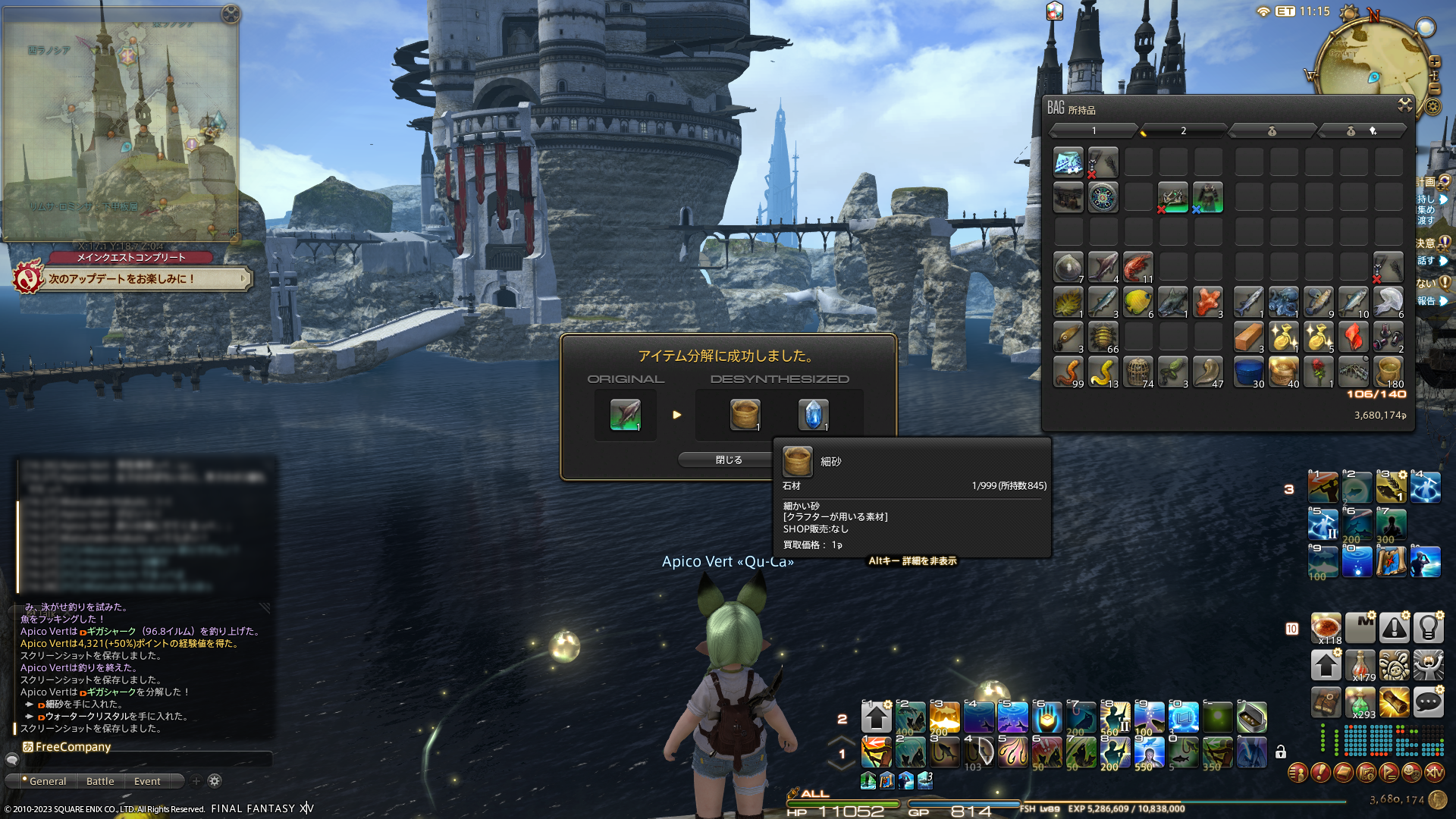Switch to inventory tab 1
1456x819 pixels.
pos(1094,131)
